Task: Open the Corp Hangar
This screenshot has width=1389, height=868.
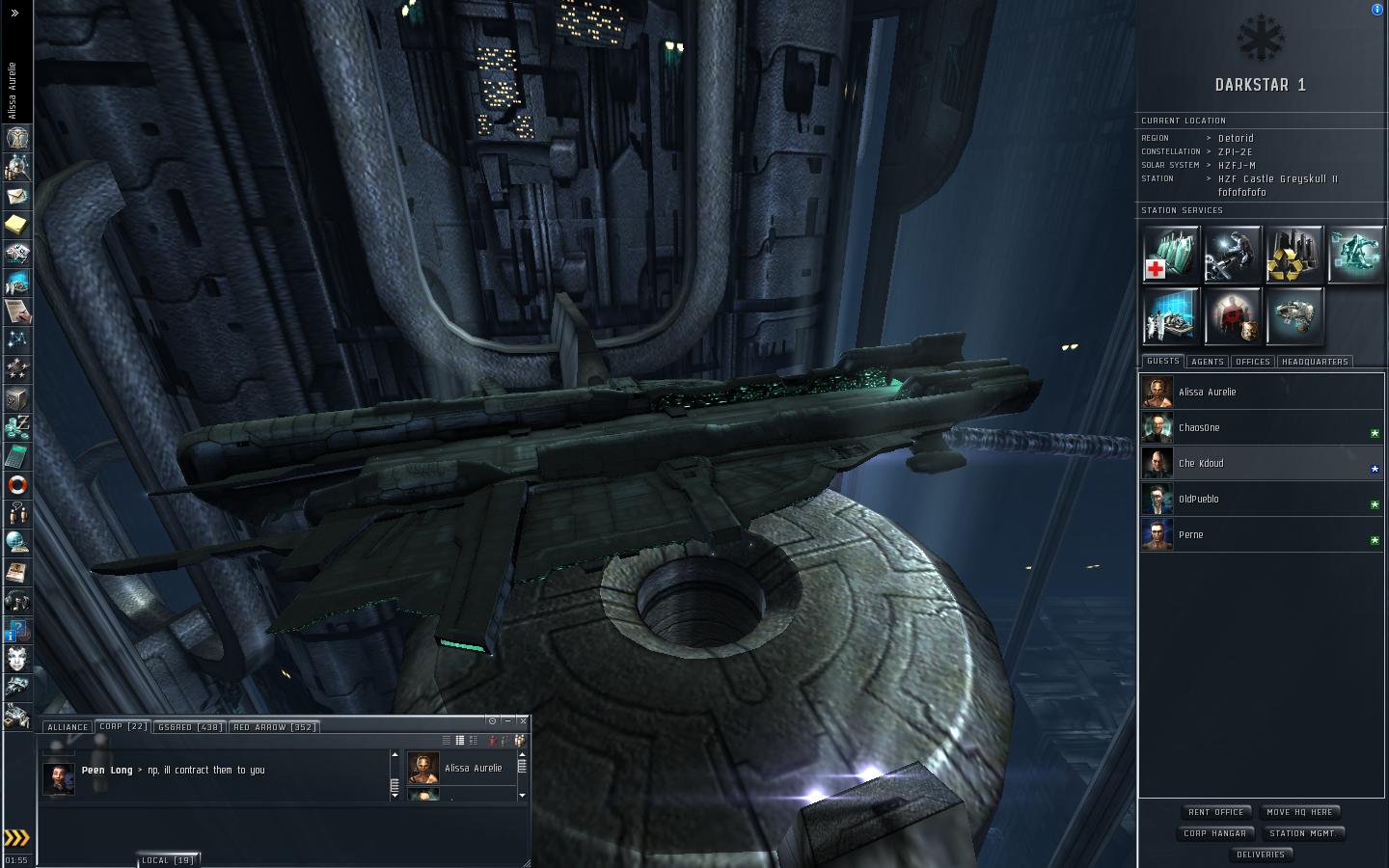Action: [x=1215, y=833]
